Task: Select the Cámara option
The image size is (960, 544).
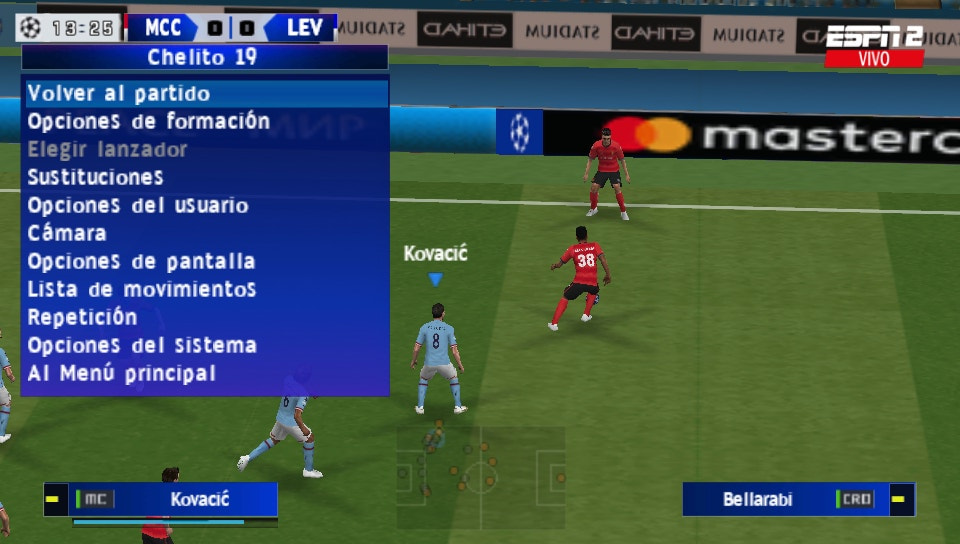Action: click(x=67, y=234)
